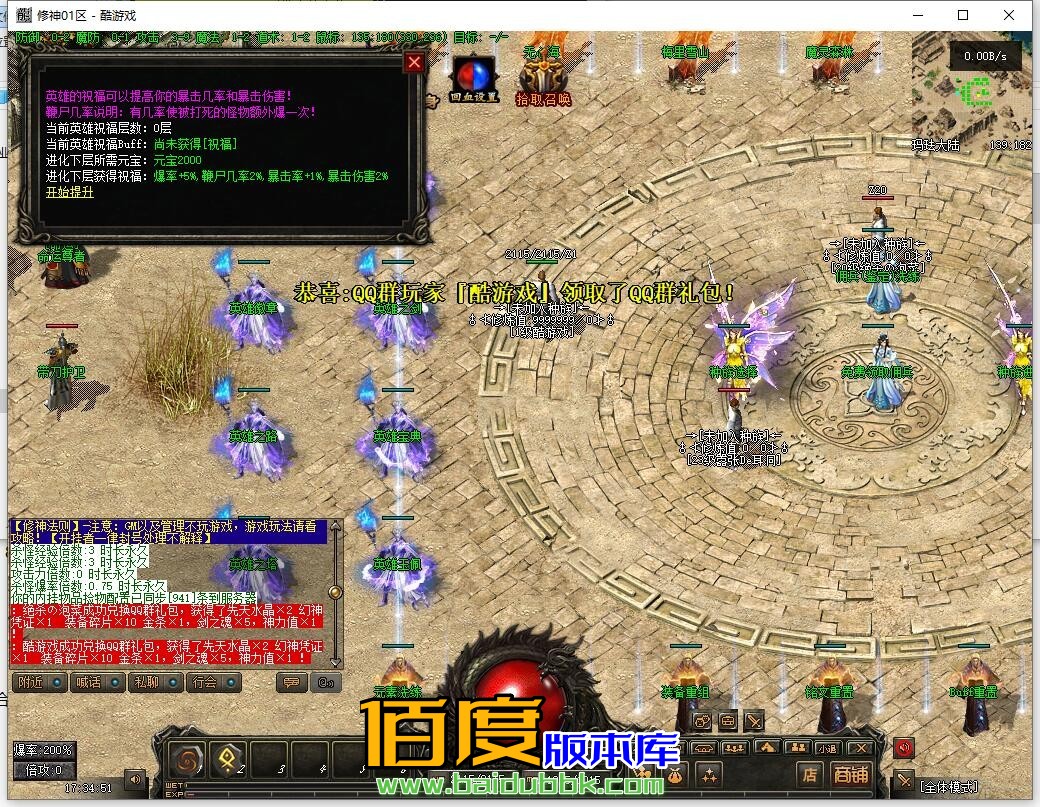Close the hero blessing dialog
The width and height of the screenshot is (1040, 807).
pos(414,63)
